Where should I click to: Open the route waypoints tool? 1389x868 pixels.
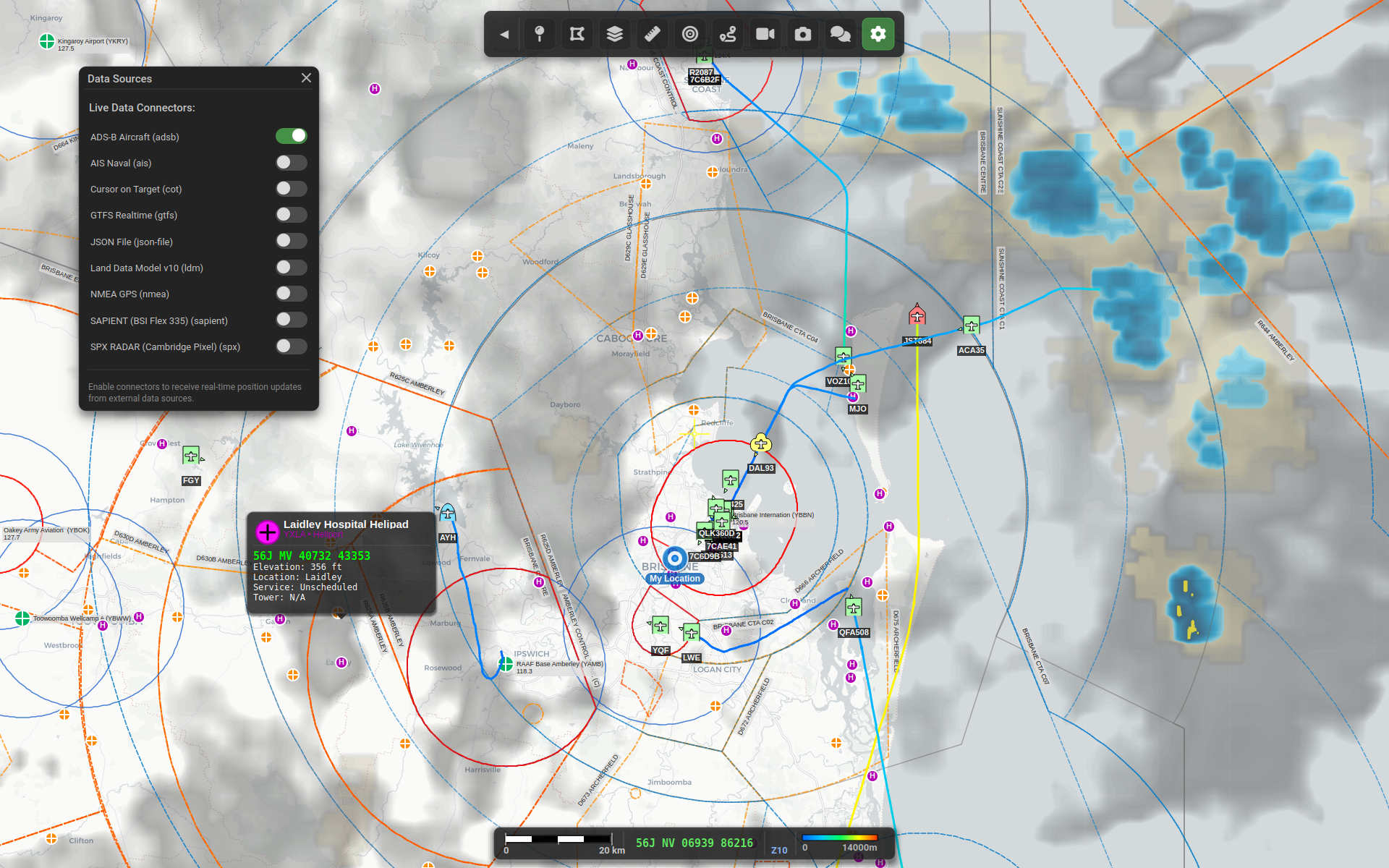[x=727, y=34]
